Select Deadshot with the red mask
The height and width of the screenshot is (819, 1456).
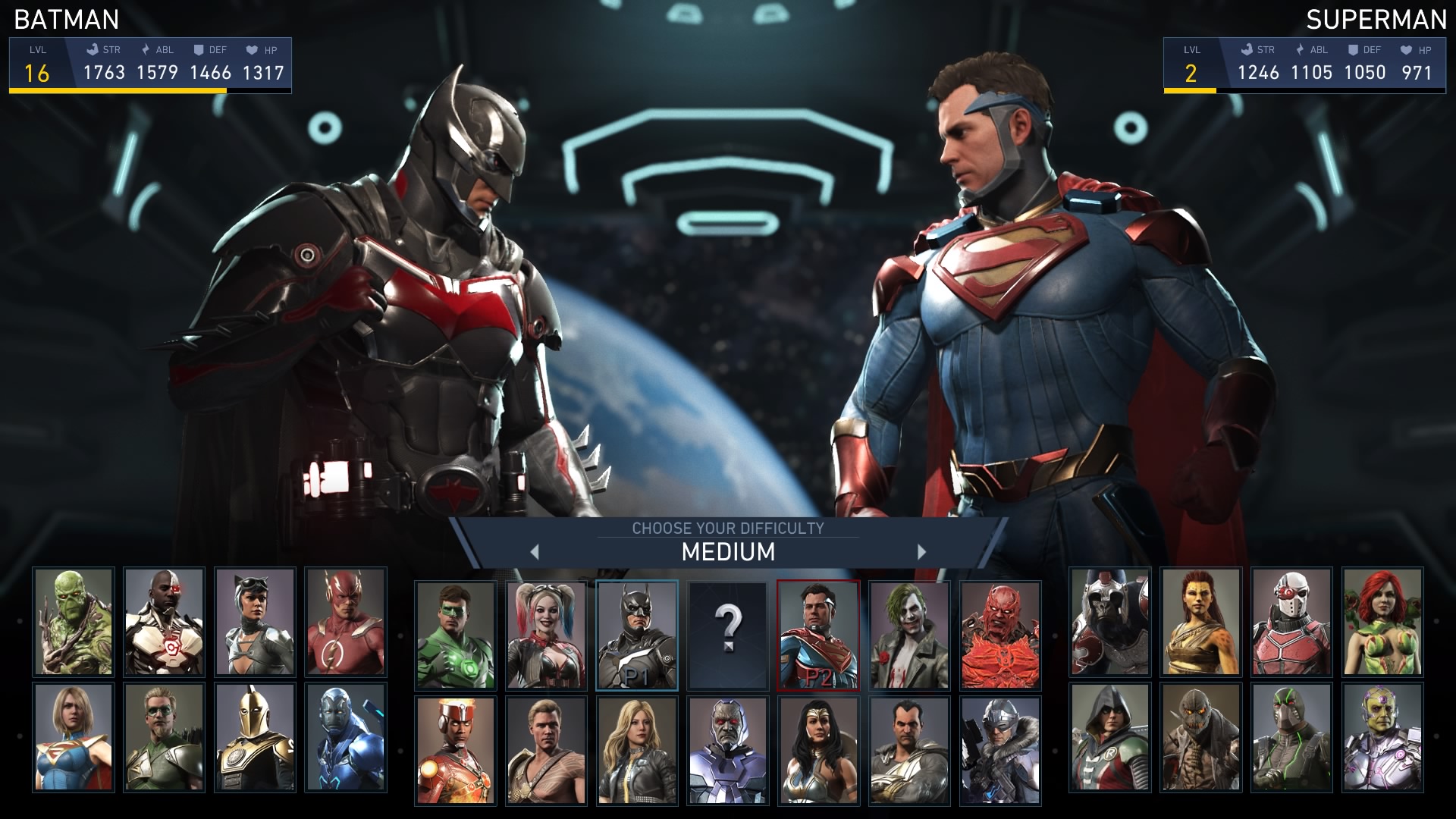click(x=1291, y=622)
